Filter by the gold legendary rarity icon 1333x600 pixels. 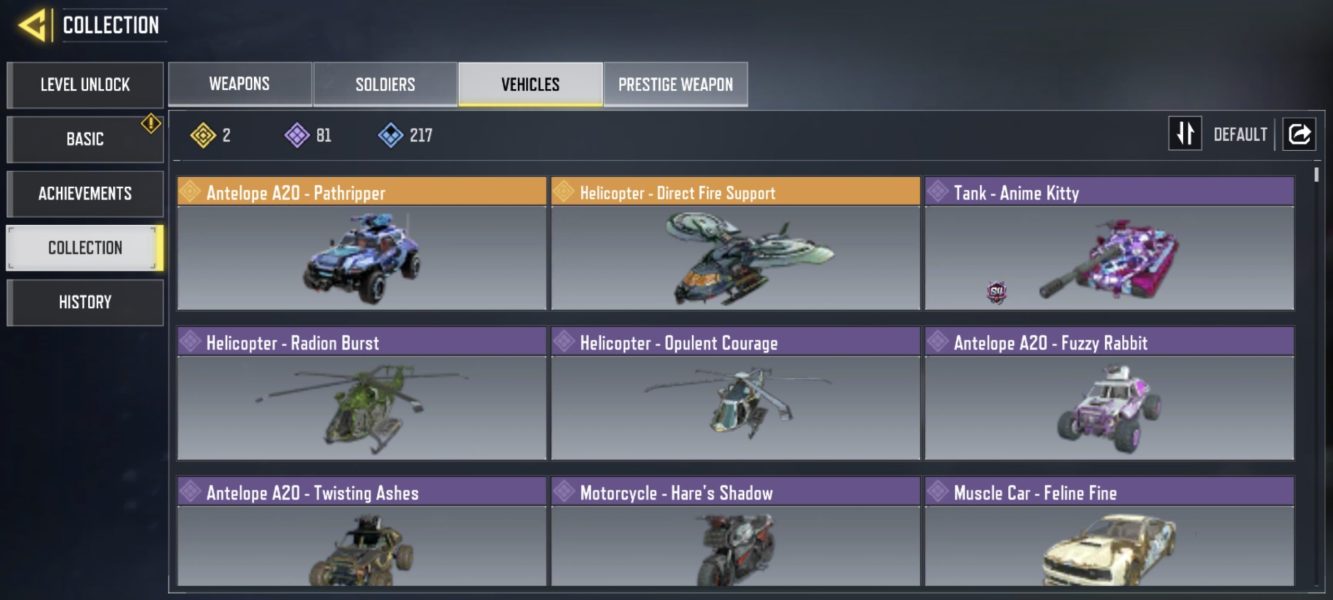pos(203,135)
